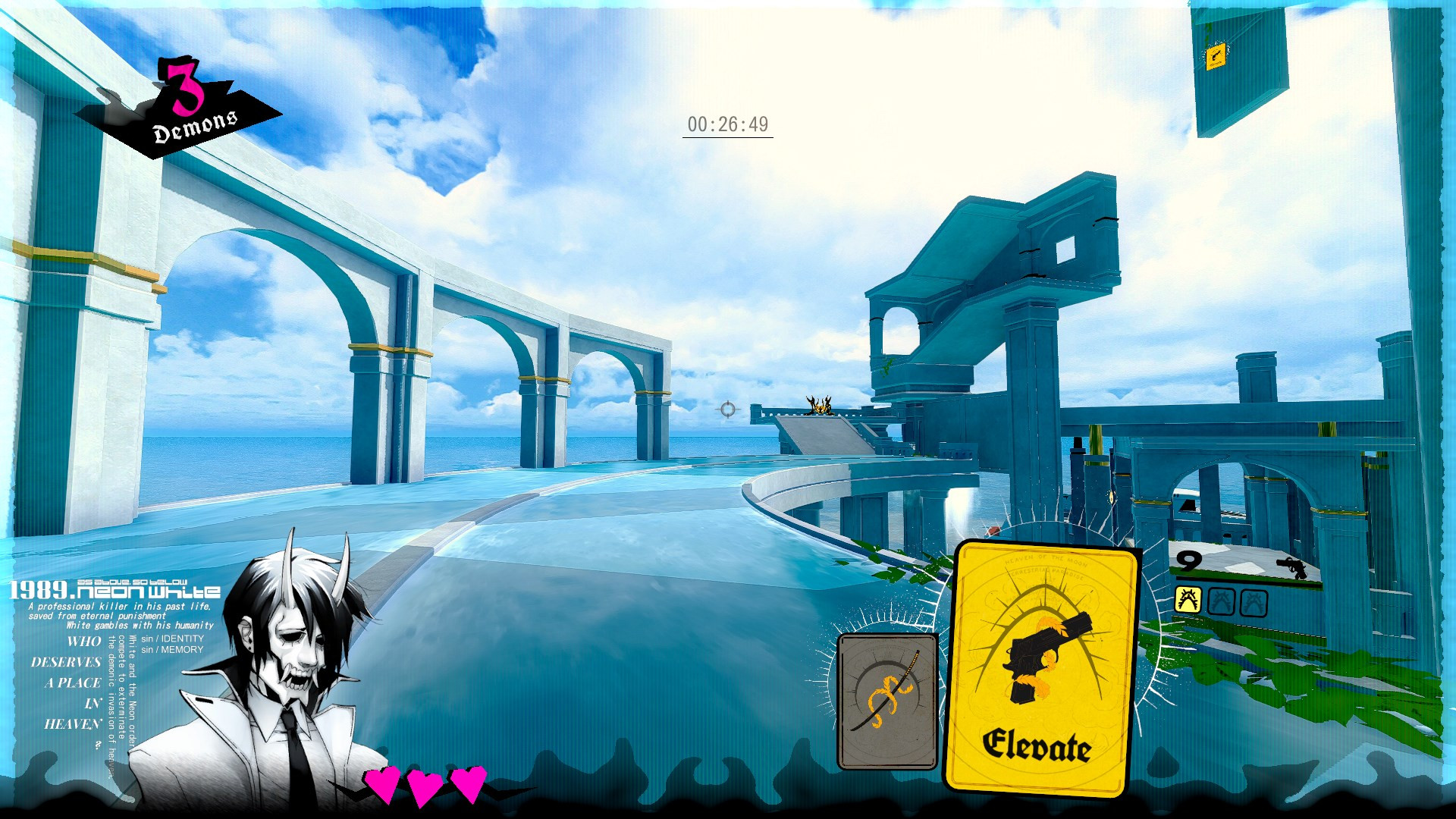Image resolution: width=1456 pixels, height=819 pixels.
Task: Choose the gray katana card
Action: pyautogui.click(x=887, y=701)
